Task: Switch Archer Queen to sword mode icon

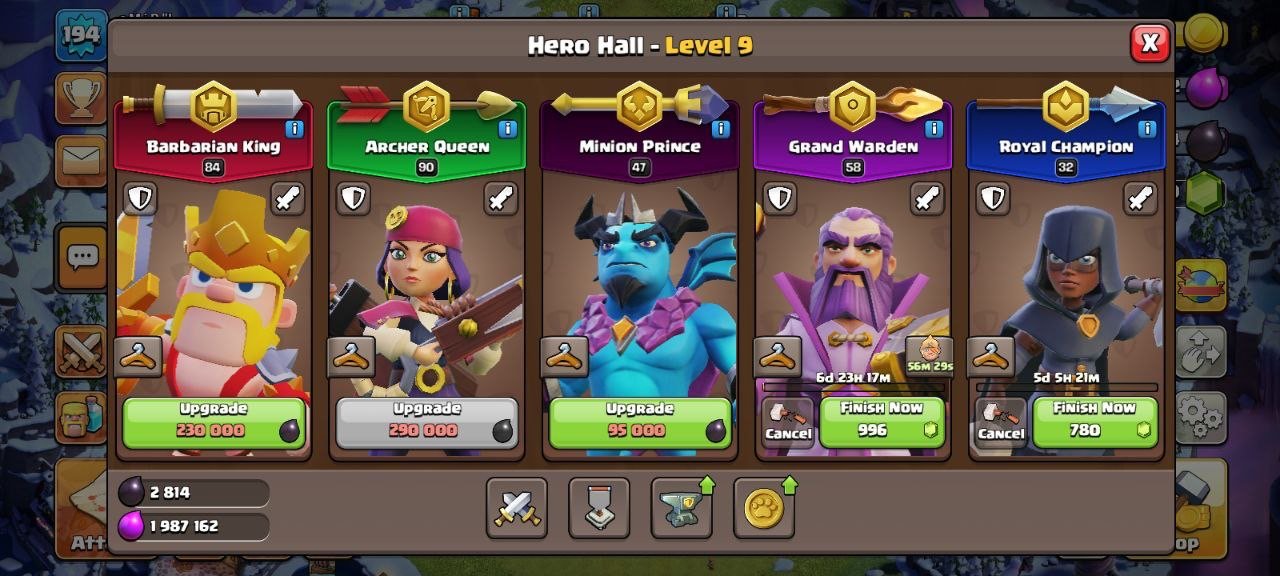Action: pyautogui.click(x=501, y=198)
